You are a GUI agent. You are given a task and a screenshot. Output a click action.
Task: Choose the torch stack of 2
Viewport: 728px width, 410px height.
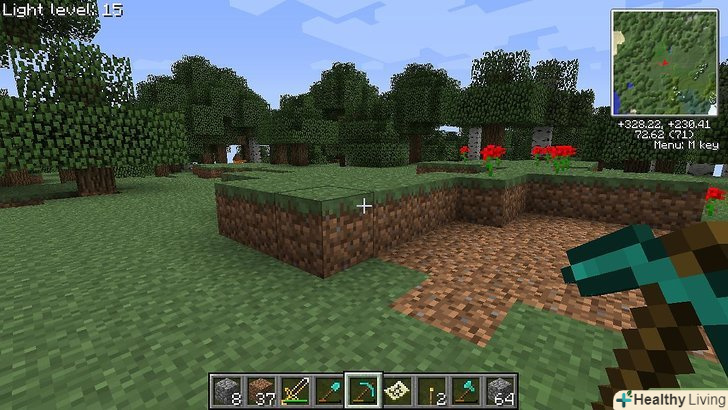[x=430, y=390]
